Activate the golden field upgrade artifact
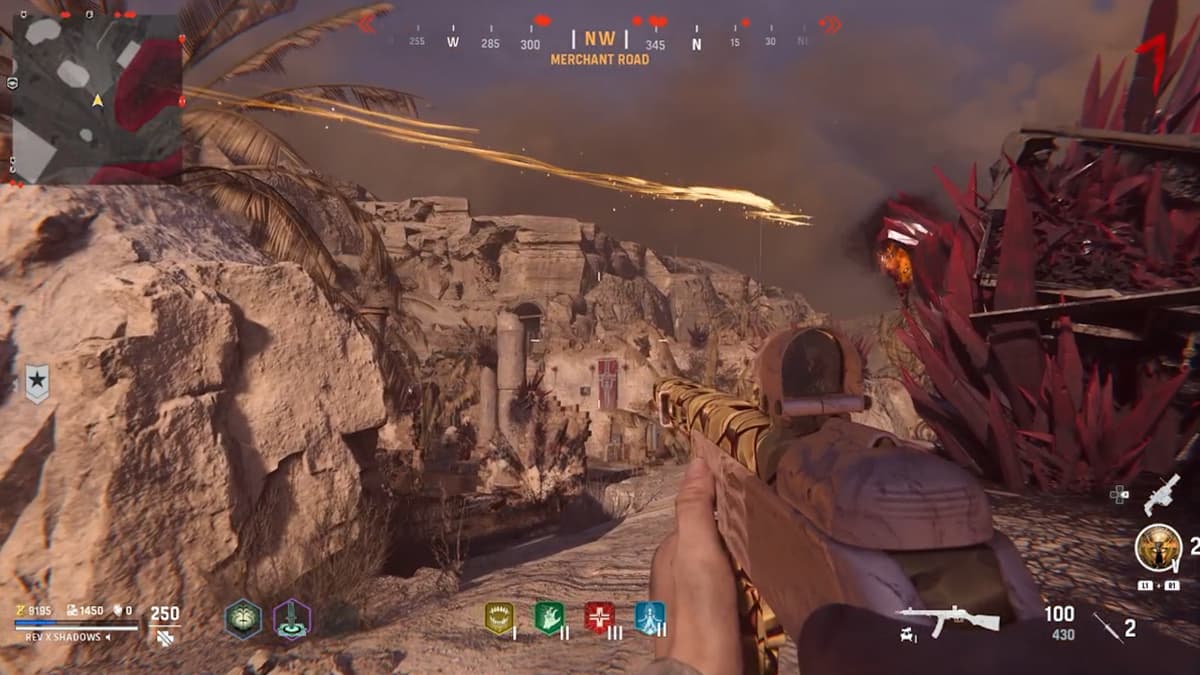 [1158, 548]
